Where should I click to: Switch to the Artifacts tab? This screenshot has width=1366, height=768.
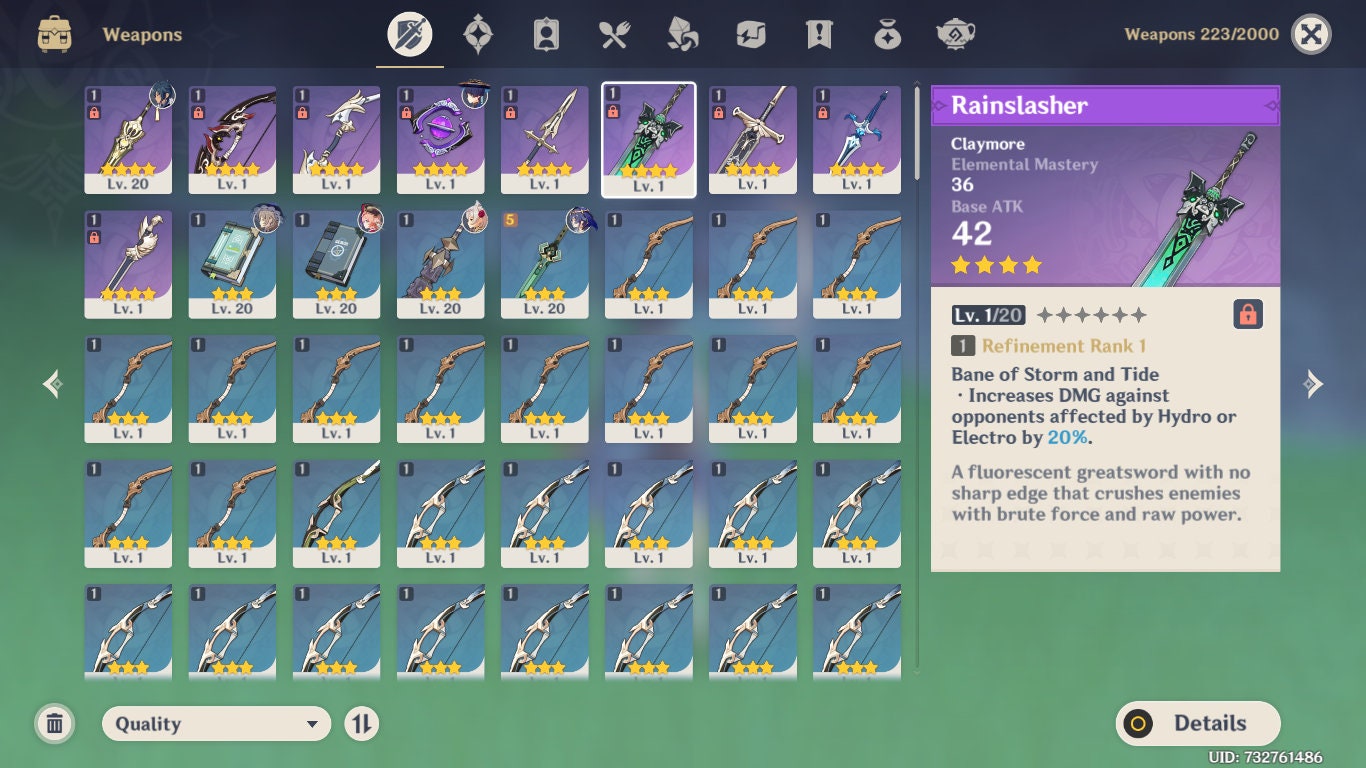click(477, 33)
